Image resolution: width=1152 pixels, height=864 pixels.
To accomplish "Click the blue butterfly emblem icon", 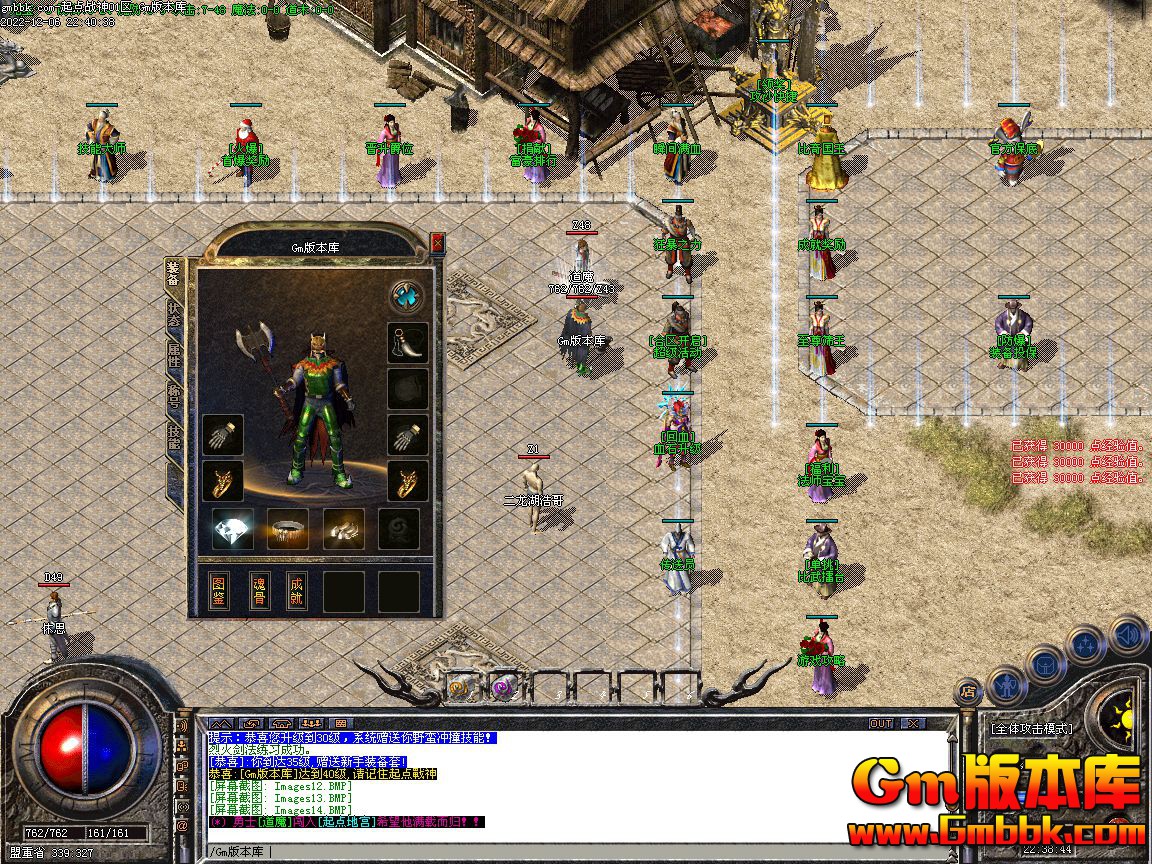I will tap(406, 296).
